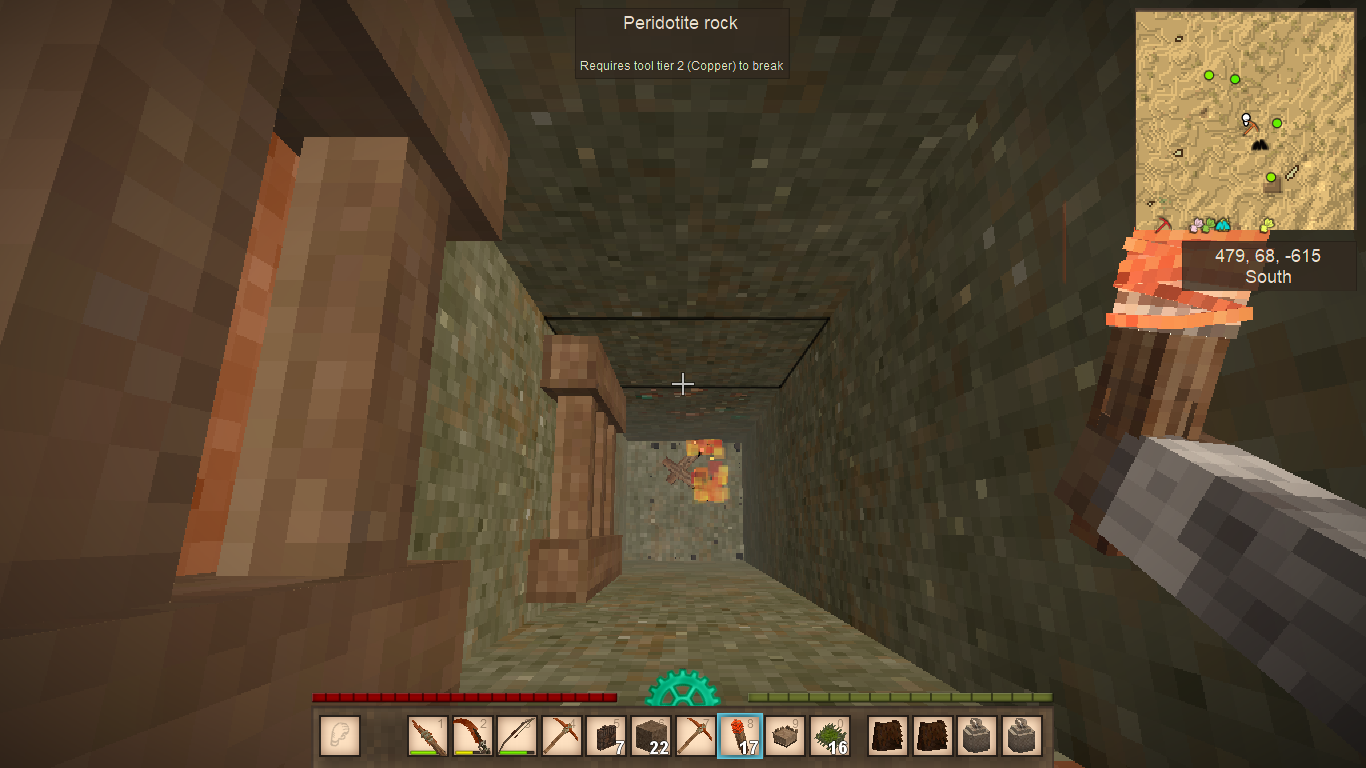Screen dimensions: 1366x768
Task: Equip the bow from the hotbar
Action: (517, 736)
